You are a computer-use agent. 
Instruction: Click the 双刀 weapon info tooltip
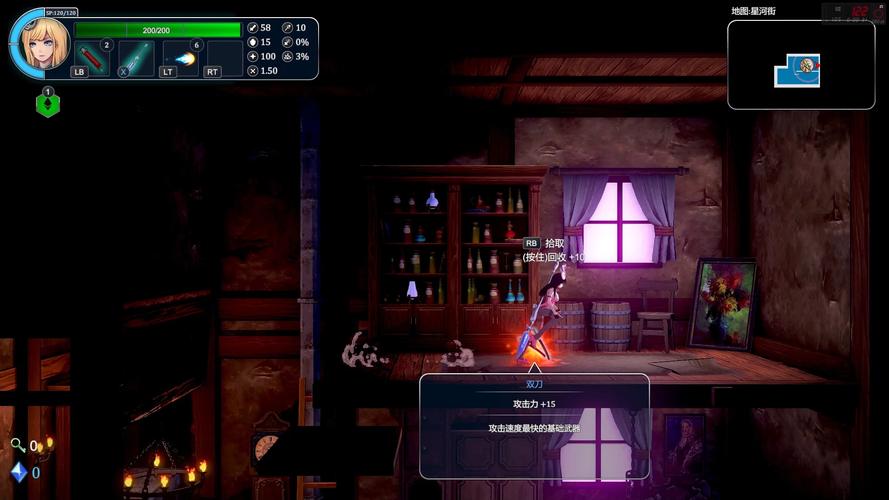click(534, 425)
